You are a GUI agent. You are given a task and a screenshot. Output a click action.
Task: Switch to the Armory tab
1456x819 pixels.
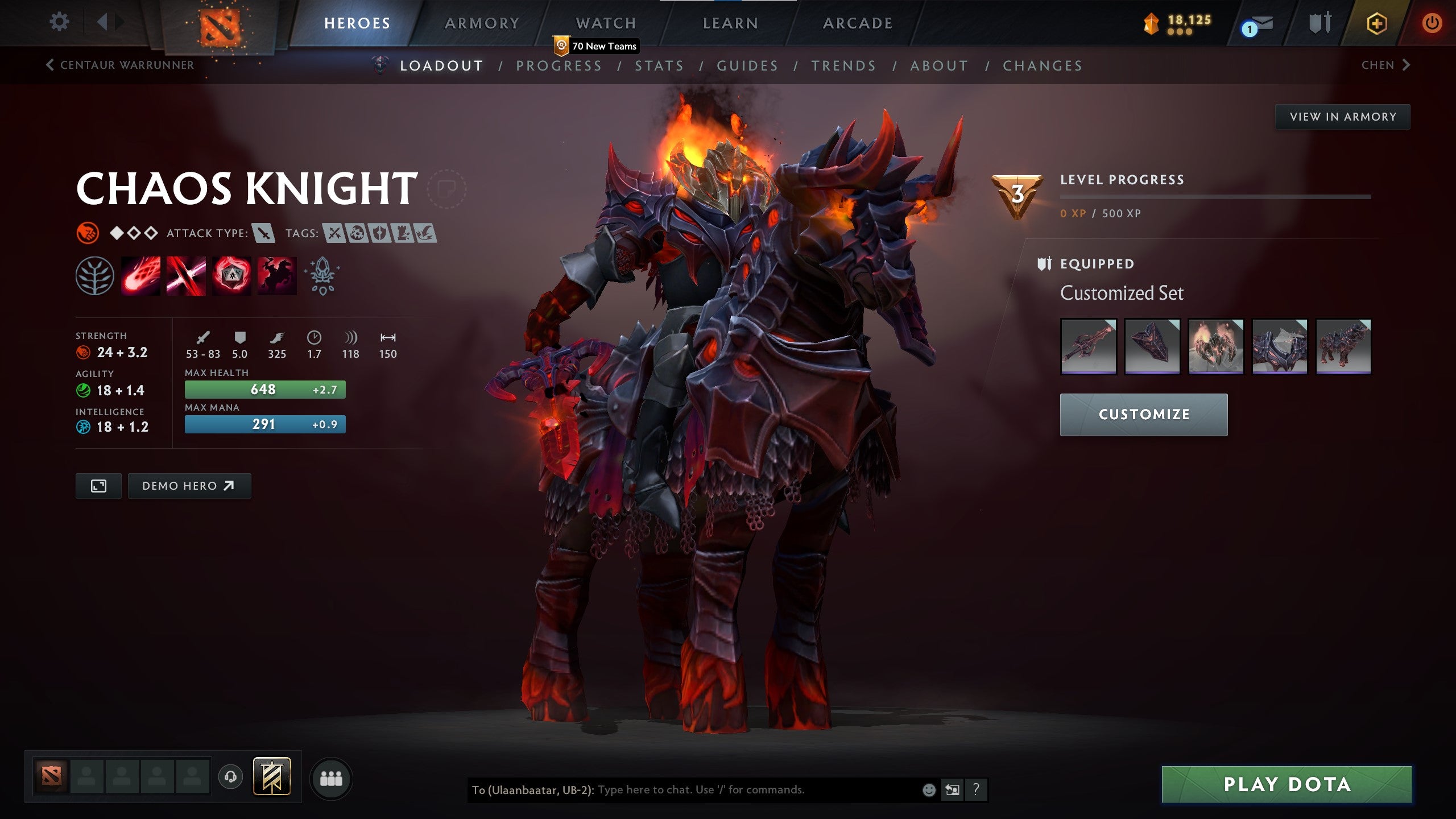pos(481,23)
